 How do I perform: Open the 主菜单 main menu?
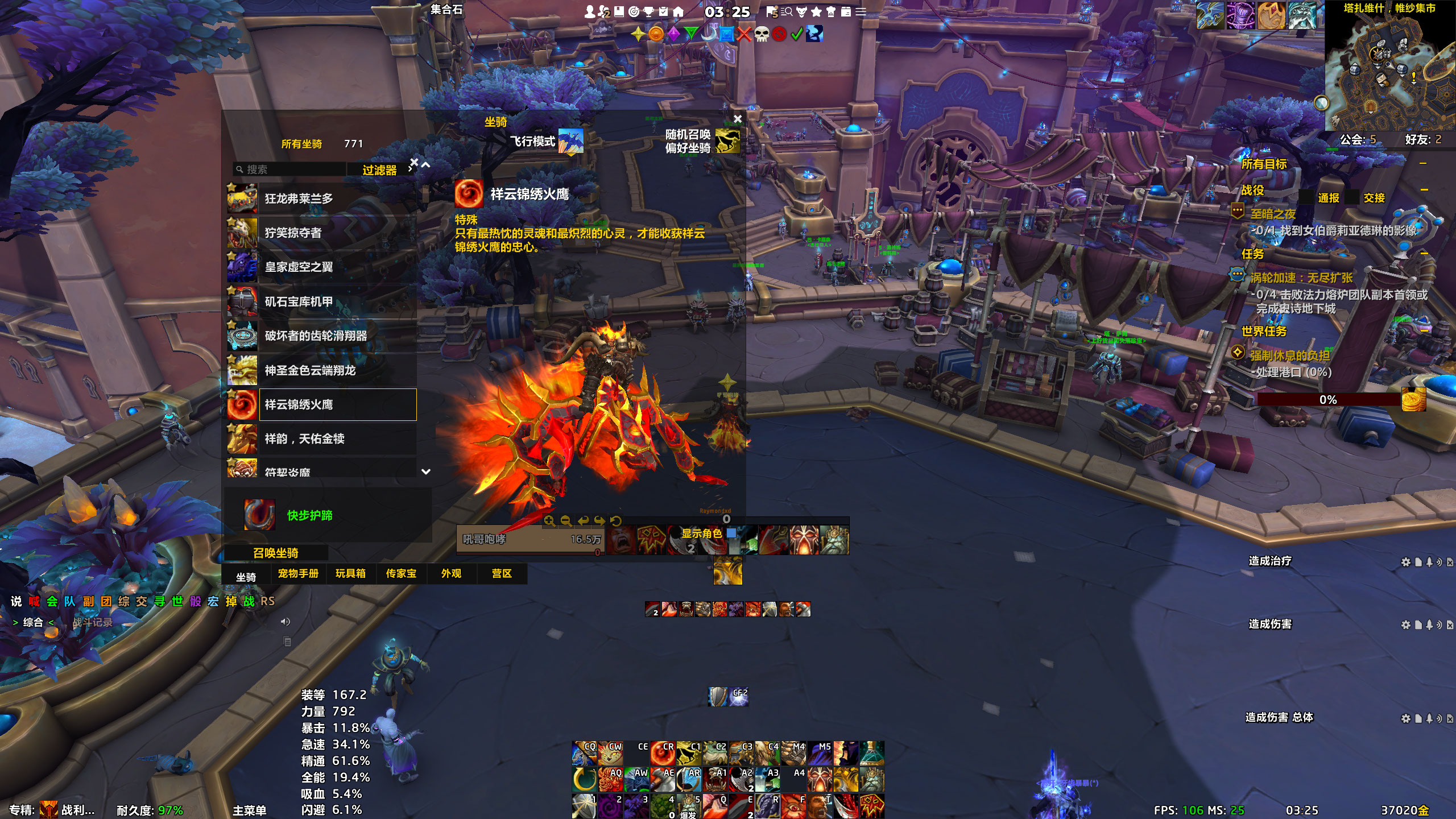point(249,810)
